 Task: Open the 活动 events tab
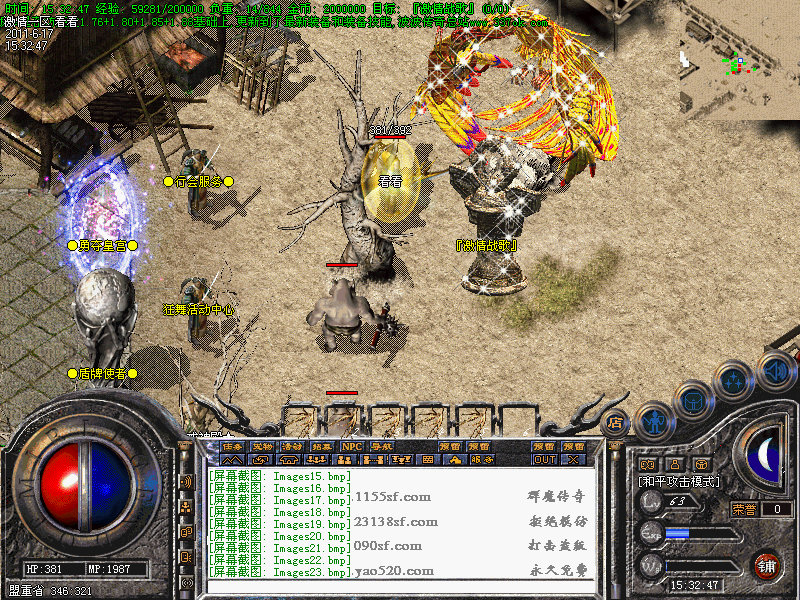click(292, 447)
